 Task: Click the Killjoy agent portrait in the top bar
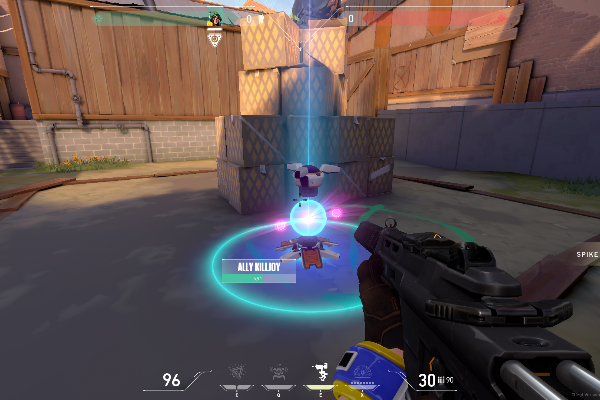click(214, 19)
